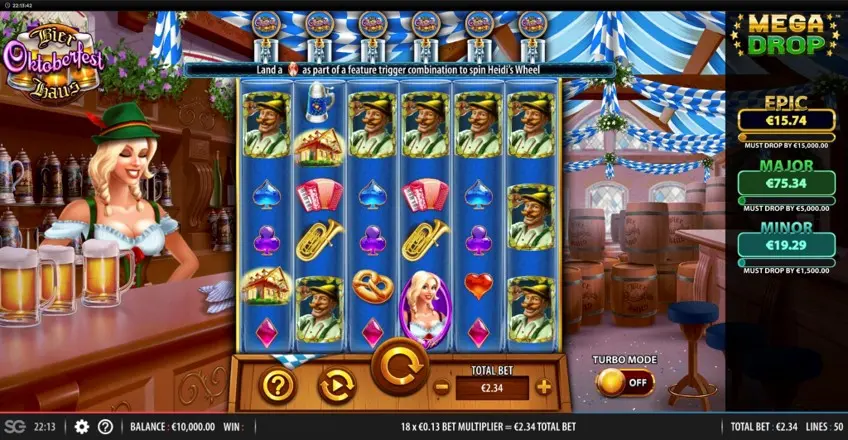Show the paytable help with the question mark
Screen dimensions: 848x440
278,385
